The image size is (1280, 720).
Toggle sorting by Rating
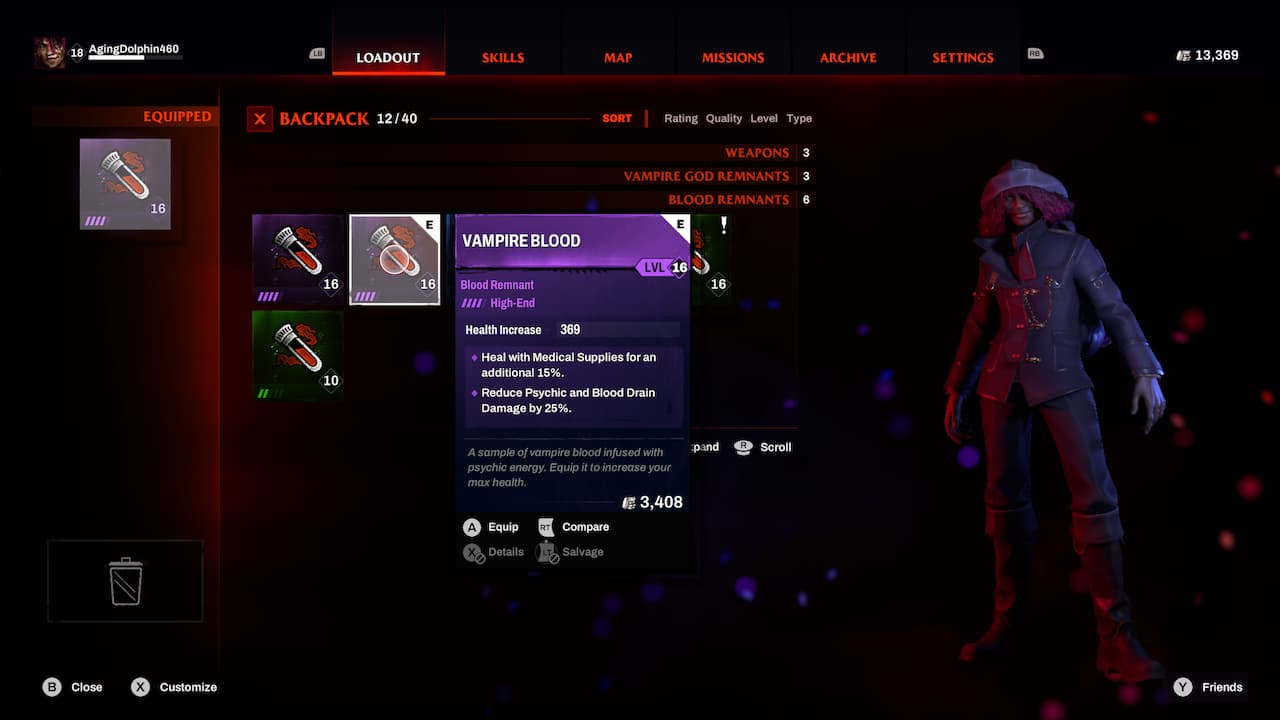(x=681, y=118)
